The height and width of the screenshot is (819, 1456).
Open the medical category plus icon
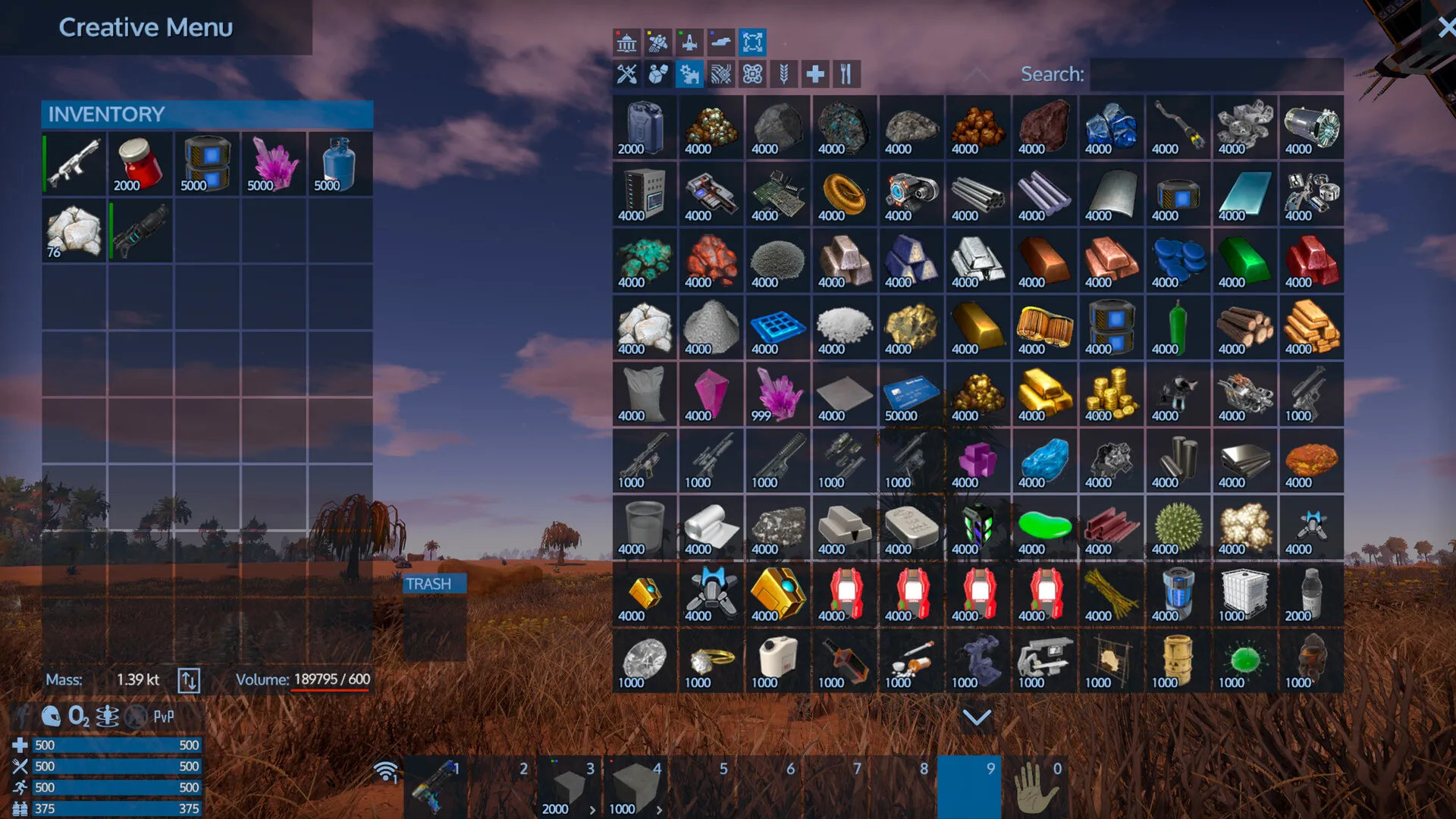tap(814, 74)
